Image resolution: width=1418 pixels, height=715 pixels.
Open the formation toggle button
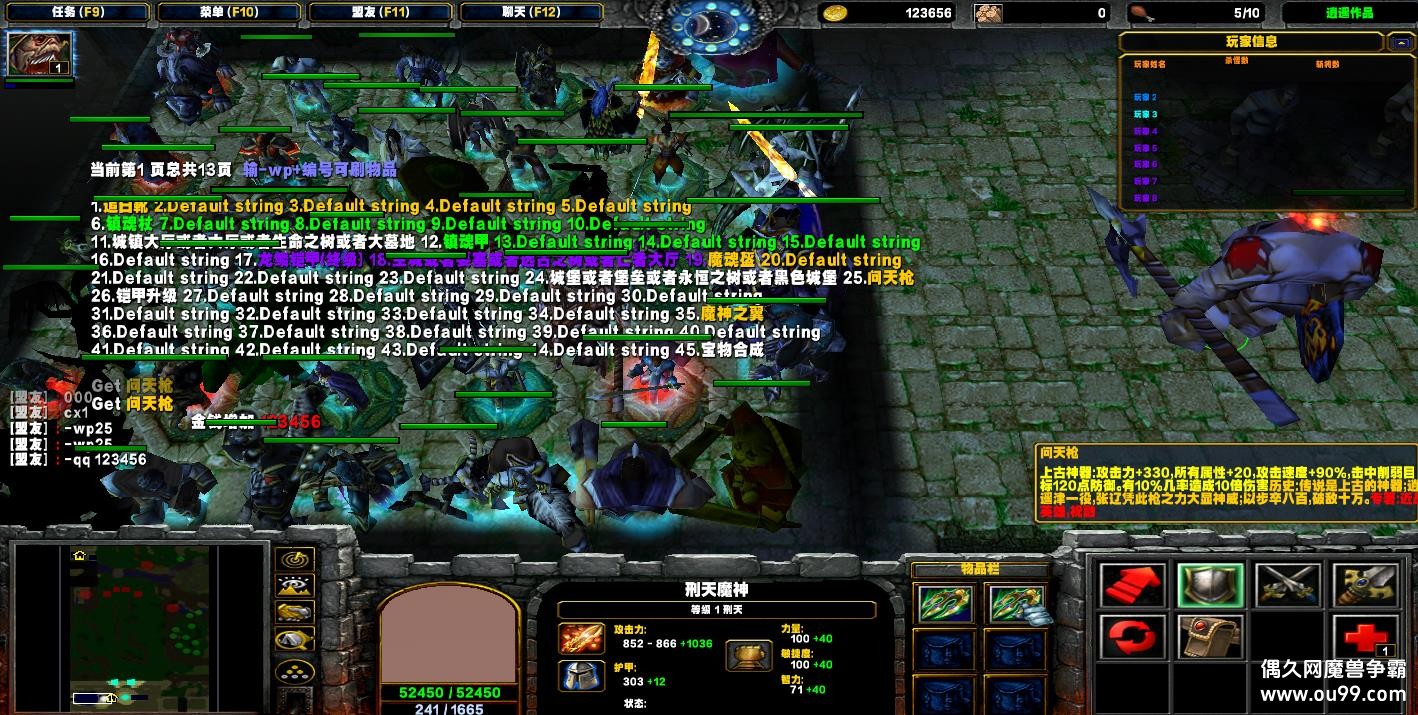pyautogui.click(x=294, y=671)
